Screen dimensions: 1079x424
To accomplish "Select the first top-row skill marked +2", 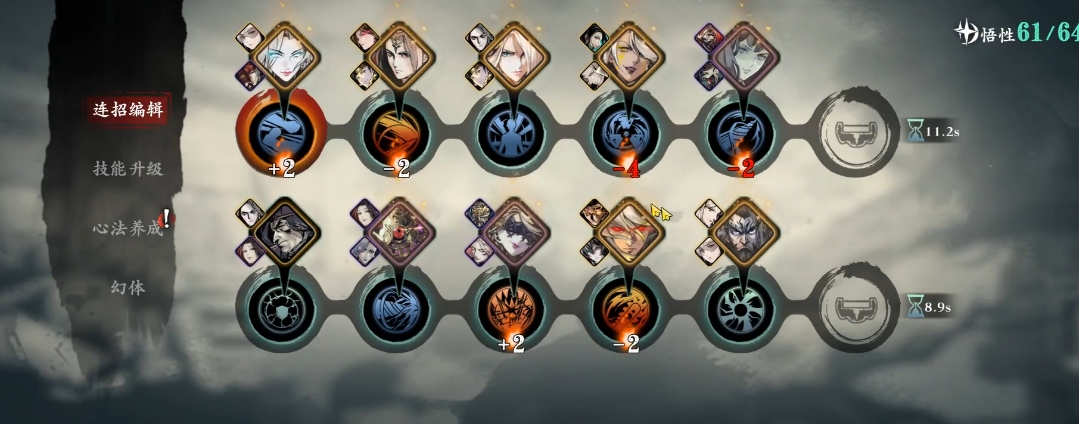I will (x=281, y=130).
